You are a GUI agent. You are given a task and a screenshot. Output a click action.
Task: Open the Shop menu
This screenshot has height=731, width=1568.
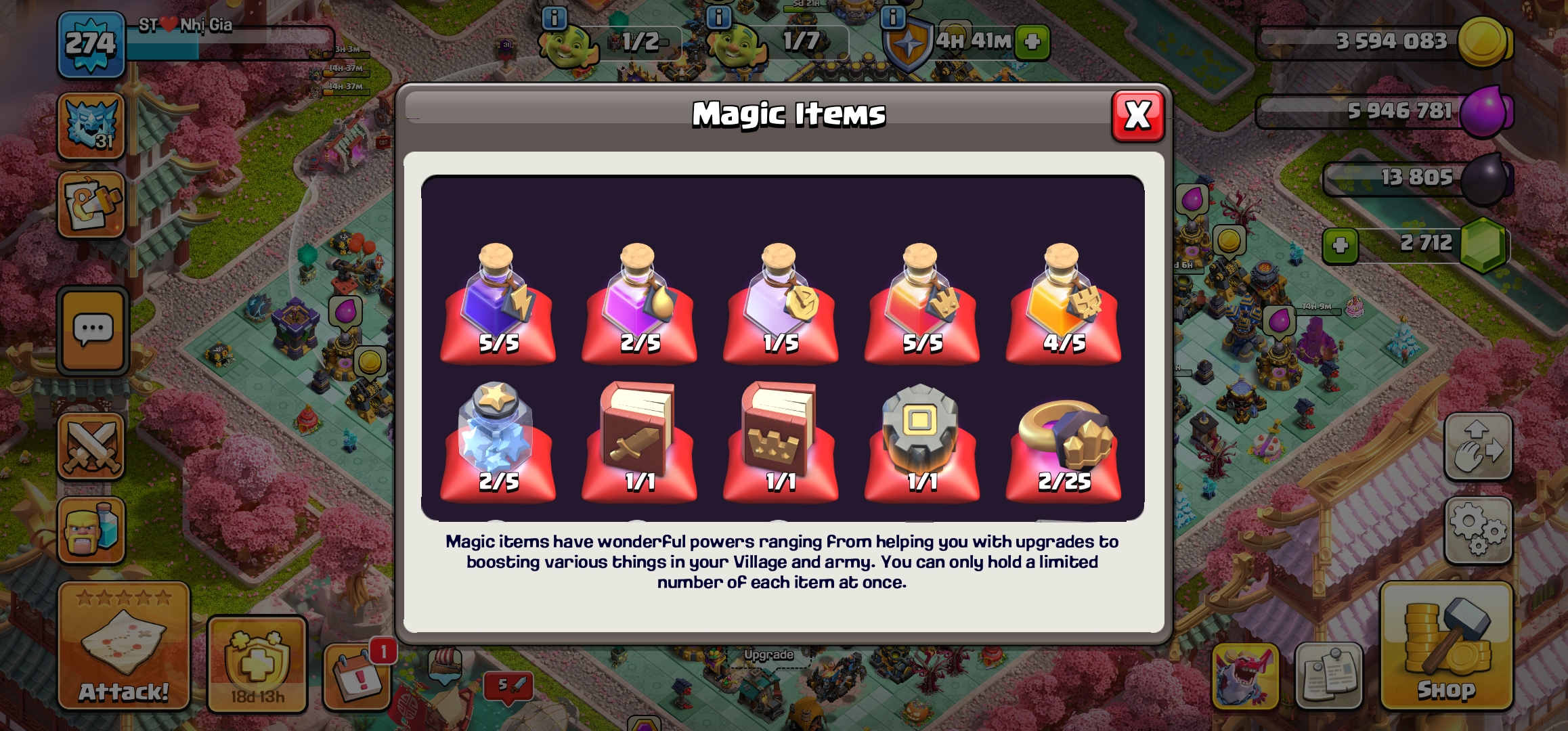pyautogui.click(x=1446, y=646)
